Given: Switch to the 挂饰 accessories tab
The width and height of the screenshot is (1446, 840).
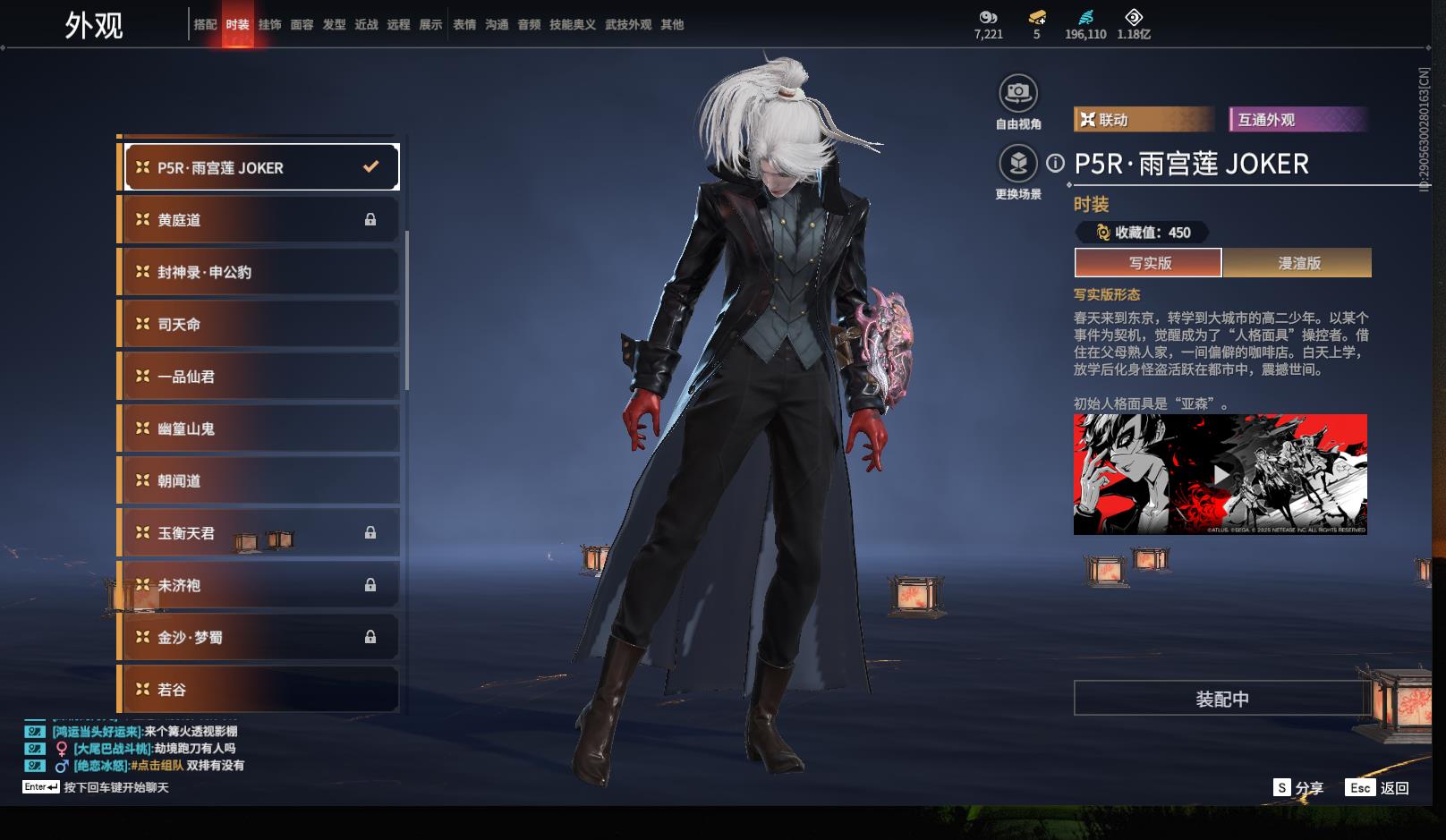Looking at the screenshot, I should tap(269, 25).
